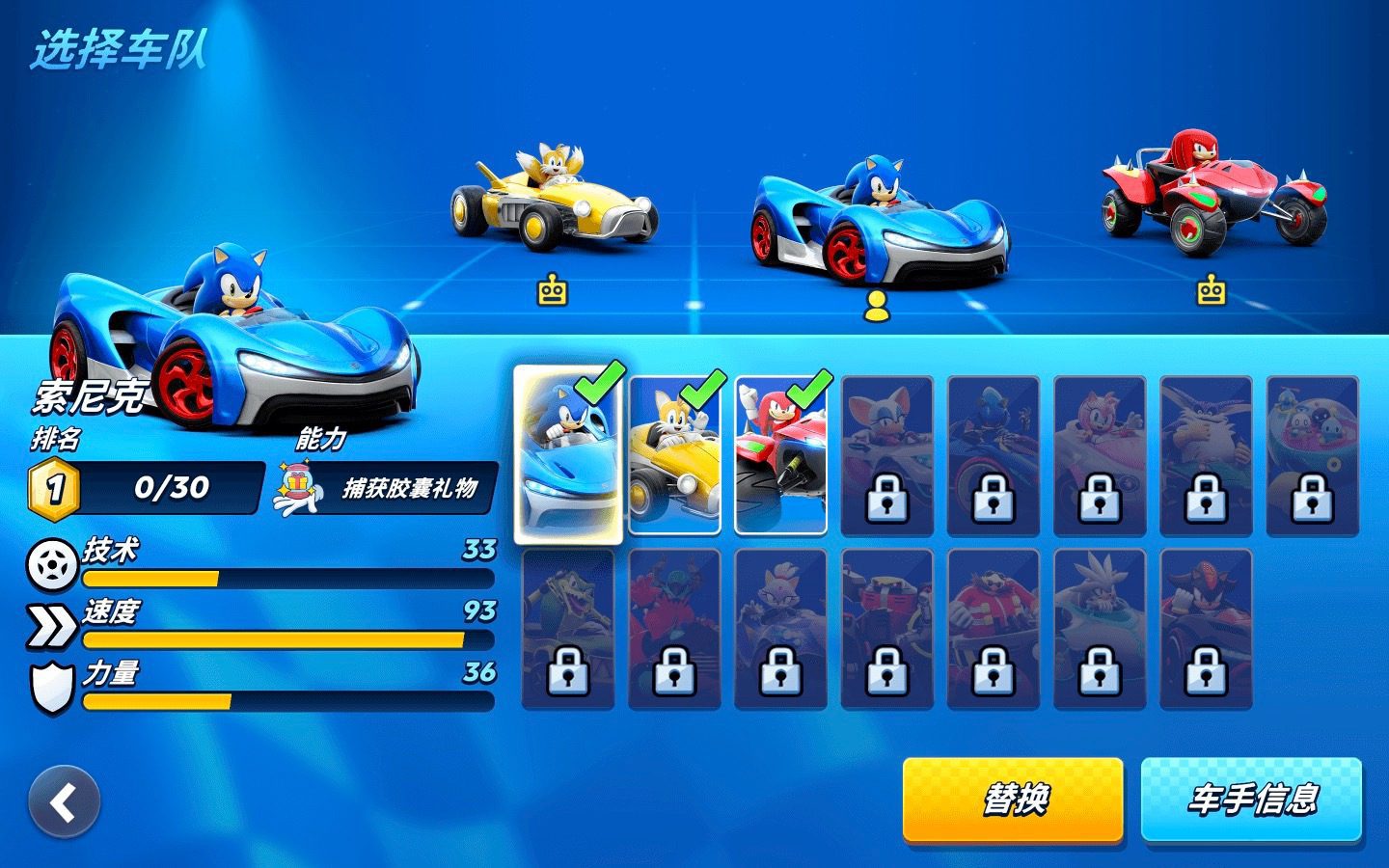Select the locked Dr. Eggman card

coord(993,629)
